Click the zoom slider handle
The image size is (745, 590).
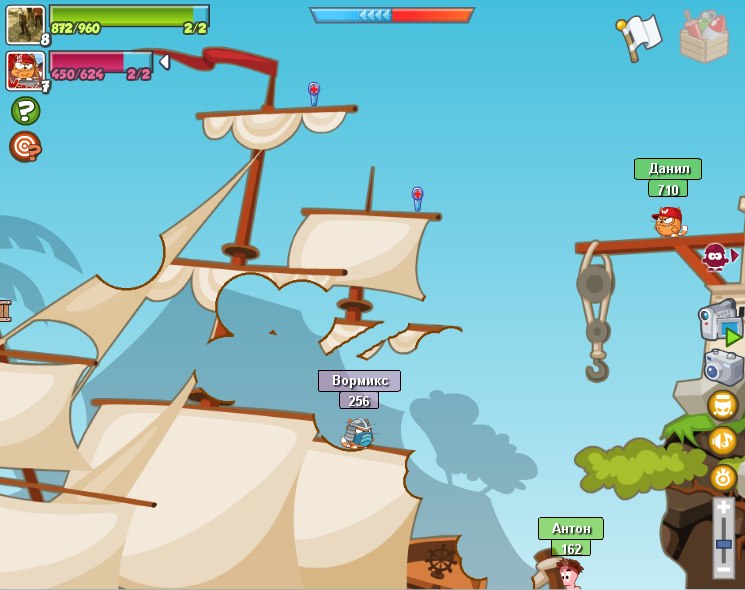pos(723,544)
